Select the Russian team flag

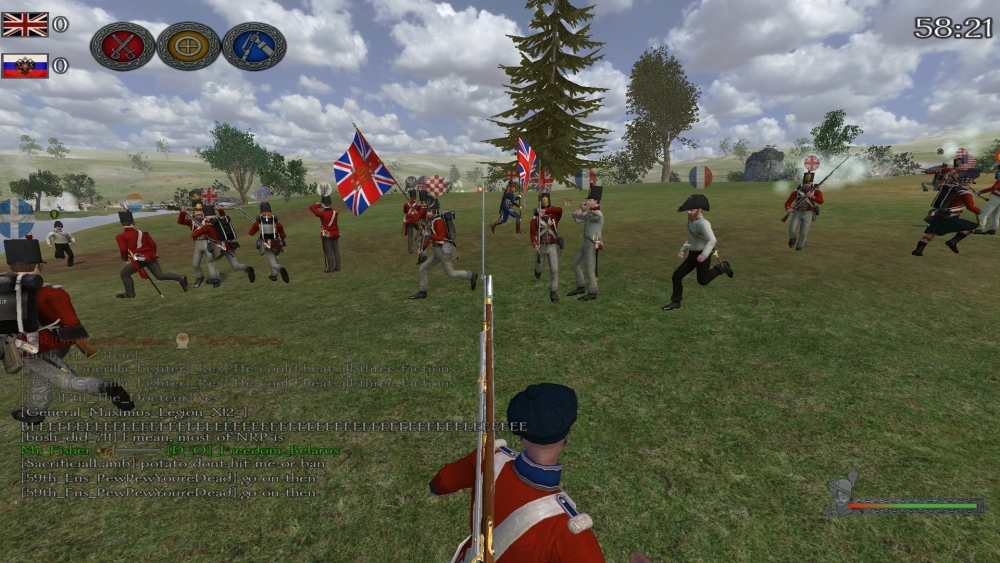point(25,66)
